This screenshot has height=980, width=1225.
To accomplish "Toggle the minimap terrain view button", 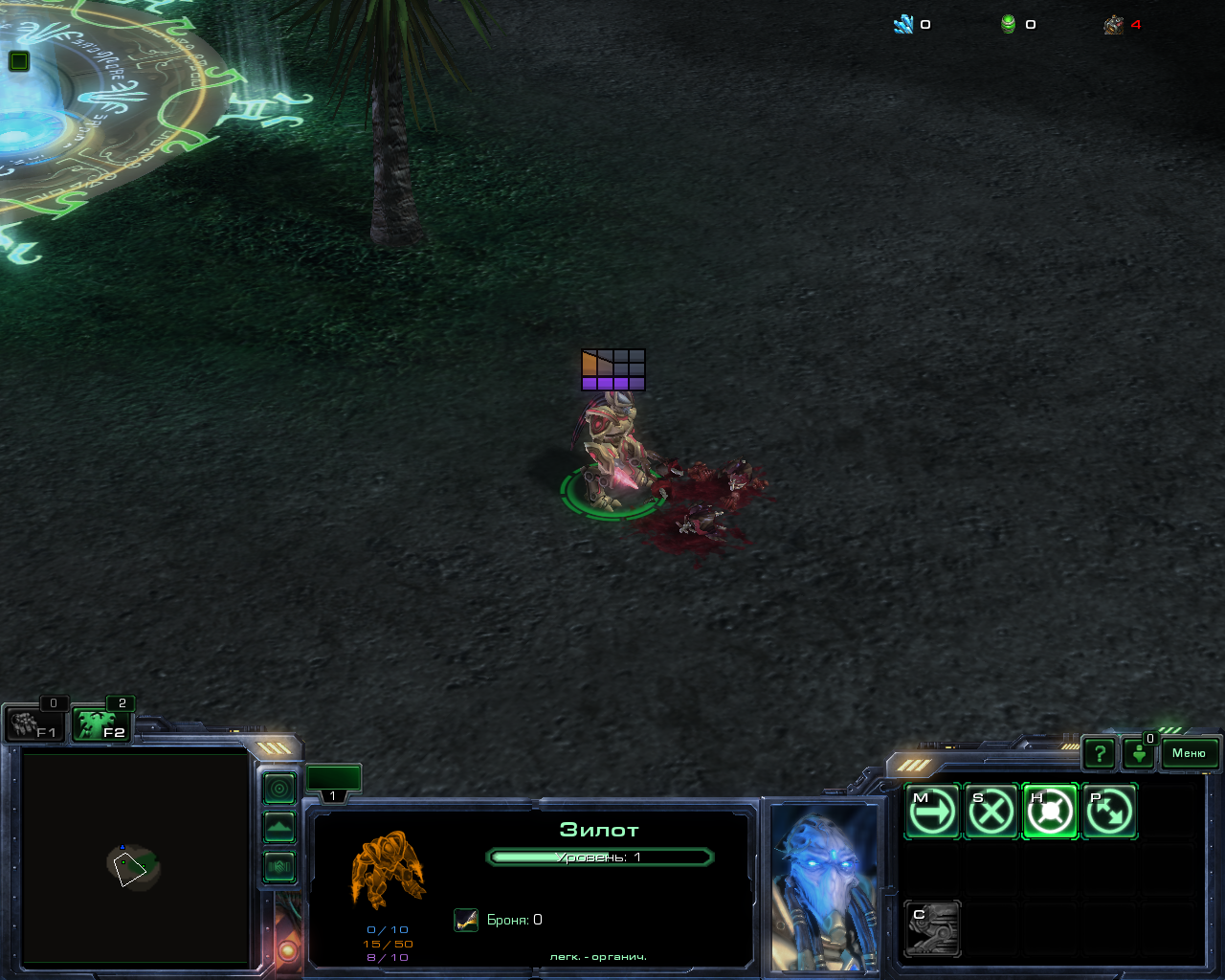I will click(279, 827).
